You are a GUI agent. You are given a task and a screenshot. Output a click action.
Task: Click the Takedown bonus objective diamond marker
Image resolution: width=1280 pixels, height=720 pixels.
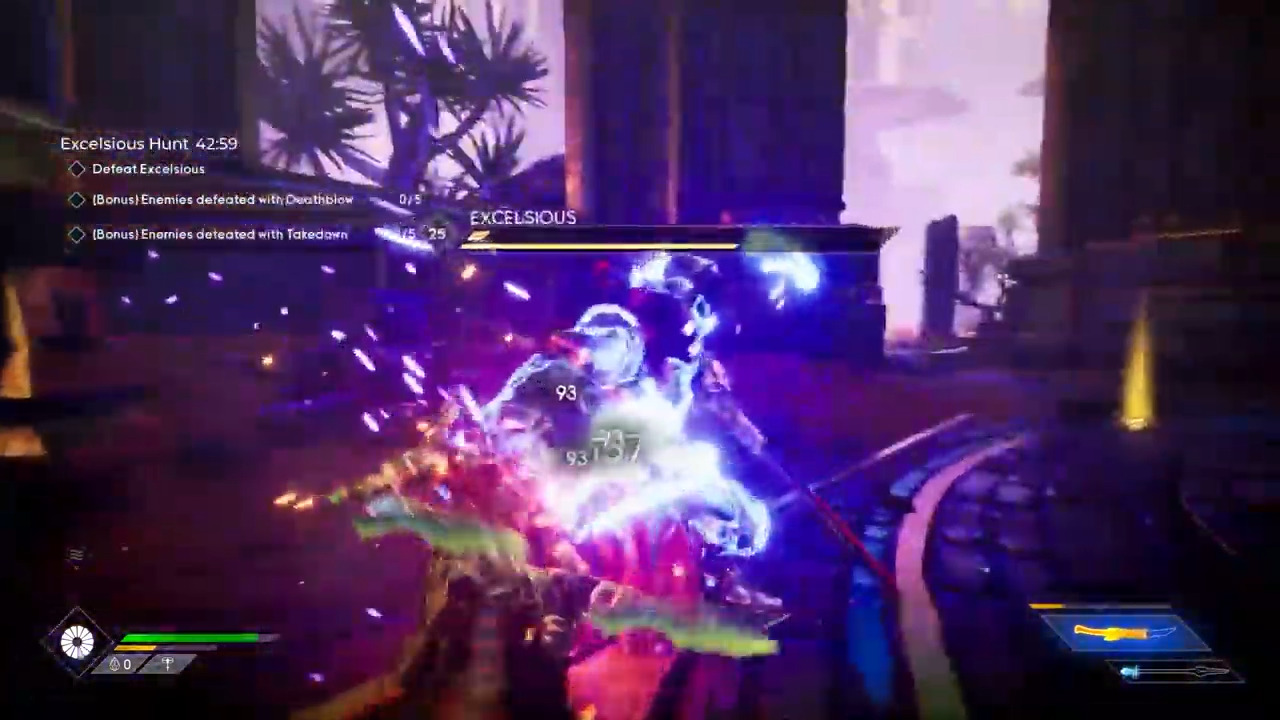pyautogui.click(x=77, y=234)
